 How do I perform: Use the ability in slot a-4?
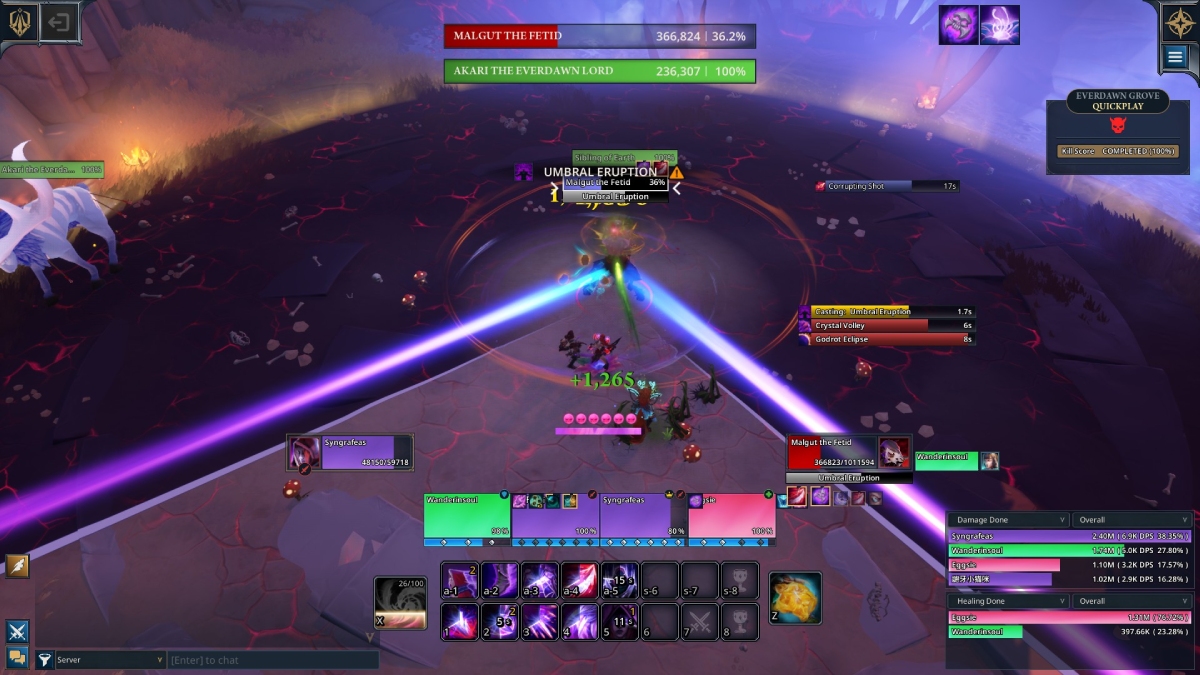coord(580,580)
